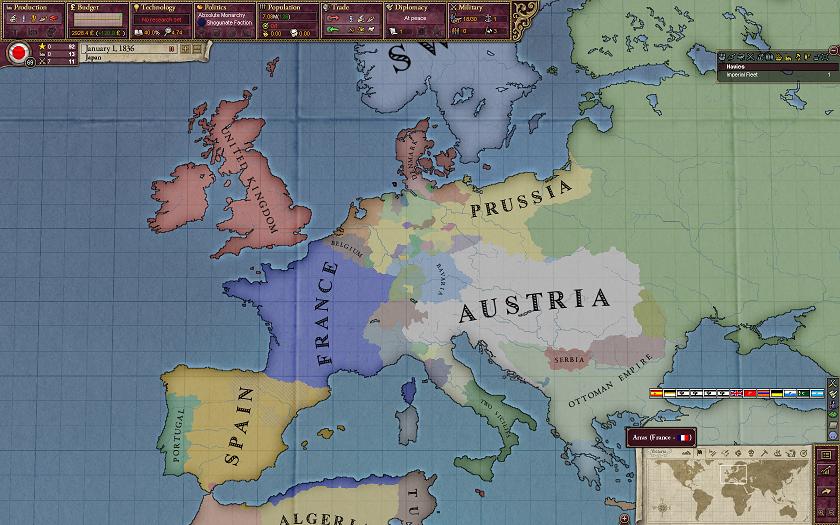
Task: Click the Japan flag emblem
Action: pyautogui.click(x=18, y=53)
